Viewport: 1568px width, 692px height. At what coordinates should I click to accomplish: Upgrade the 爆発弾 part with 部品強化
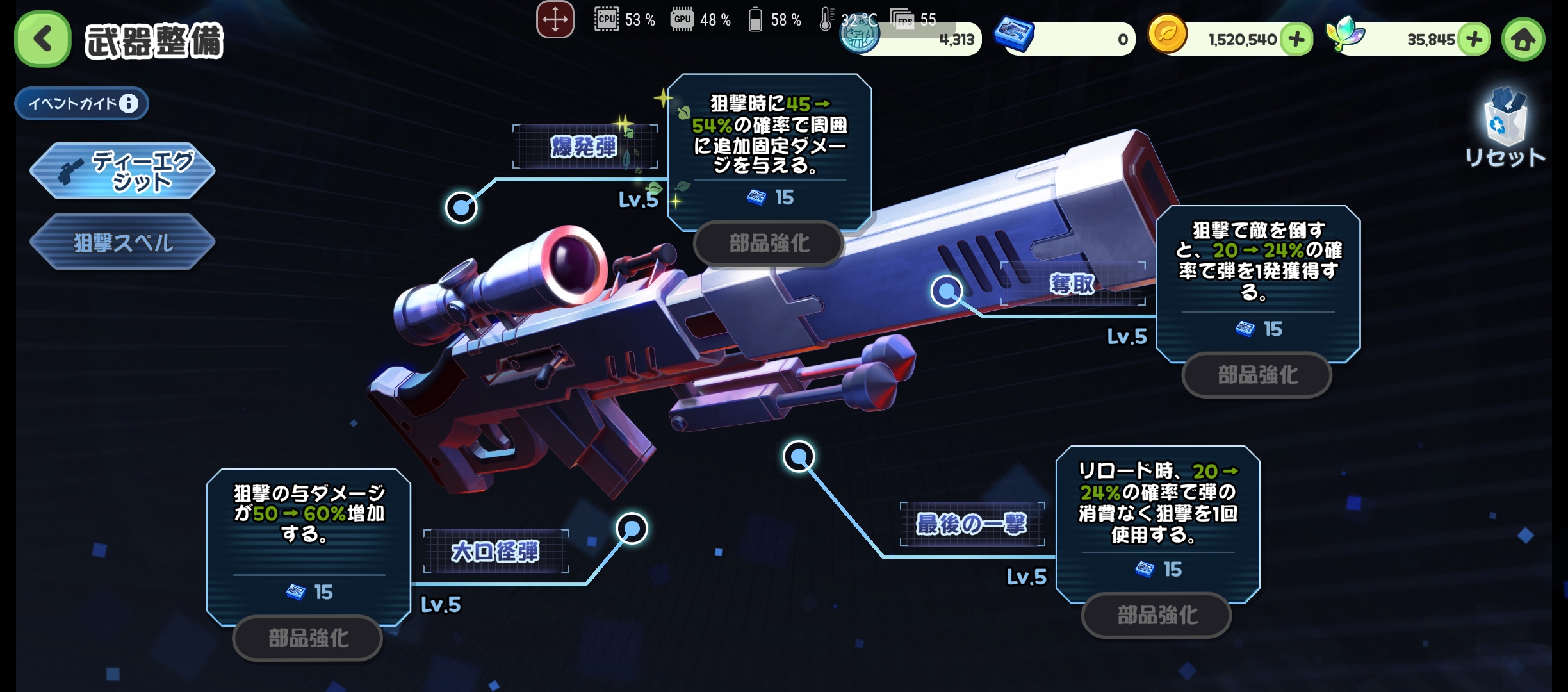[769, 243]
